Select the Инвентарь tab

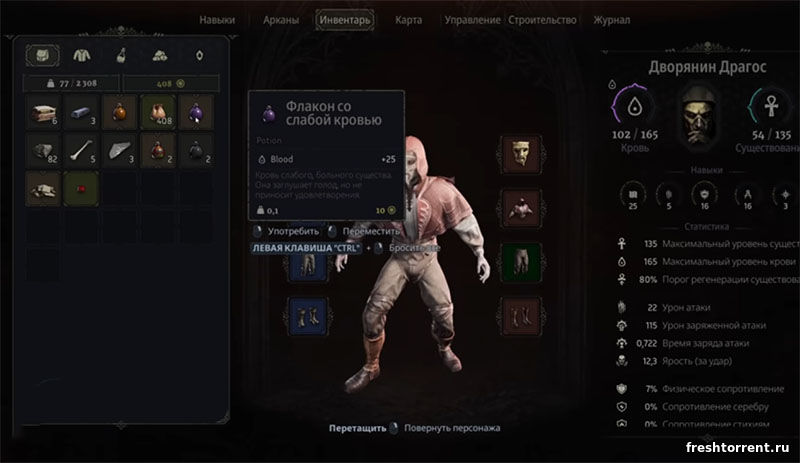click(x=345, y=19)
